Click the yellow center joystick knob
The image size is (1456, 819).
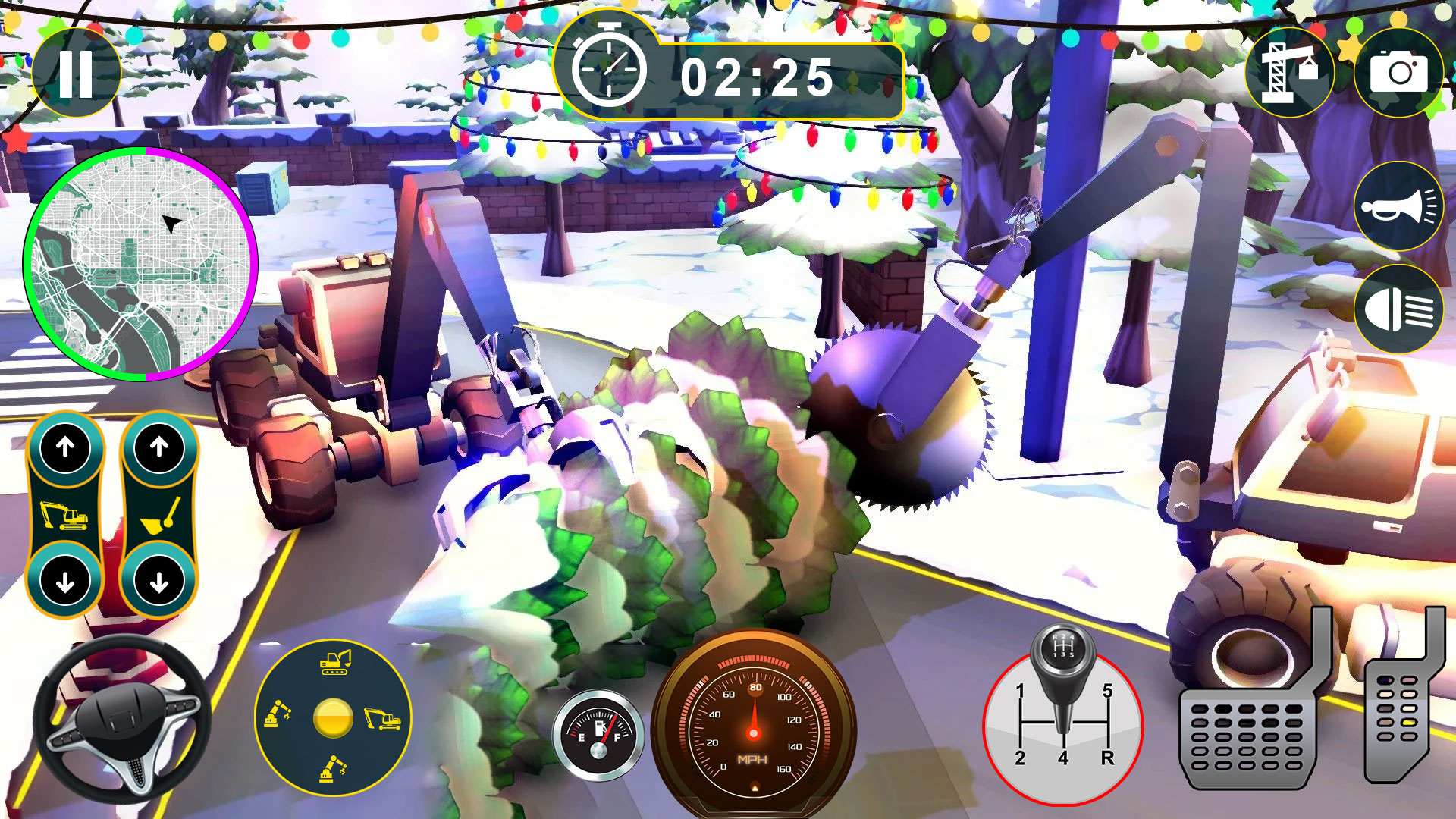coord(333,718)
